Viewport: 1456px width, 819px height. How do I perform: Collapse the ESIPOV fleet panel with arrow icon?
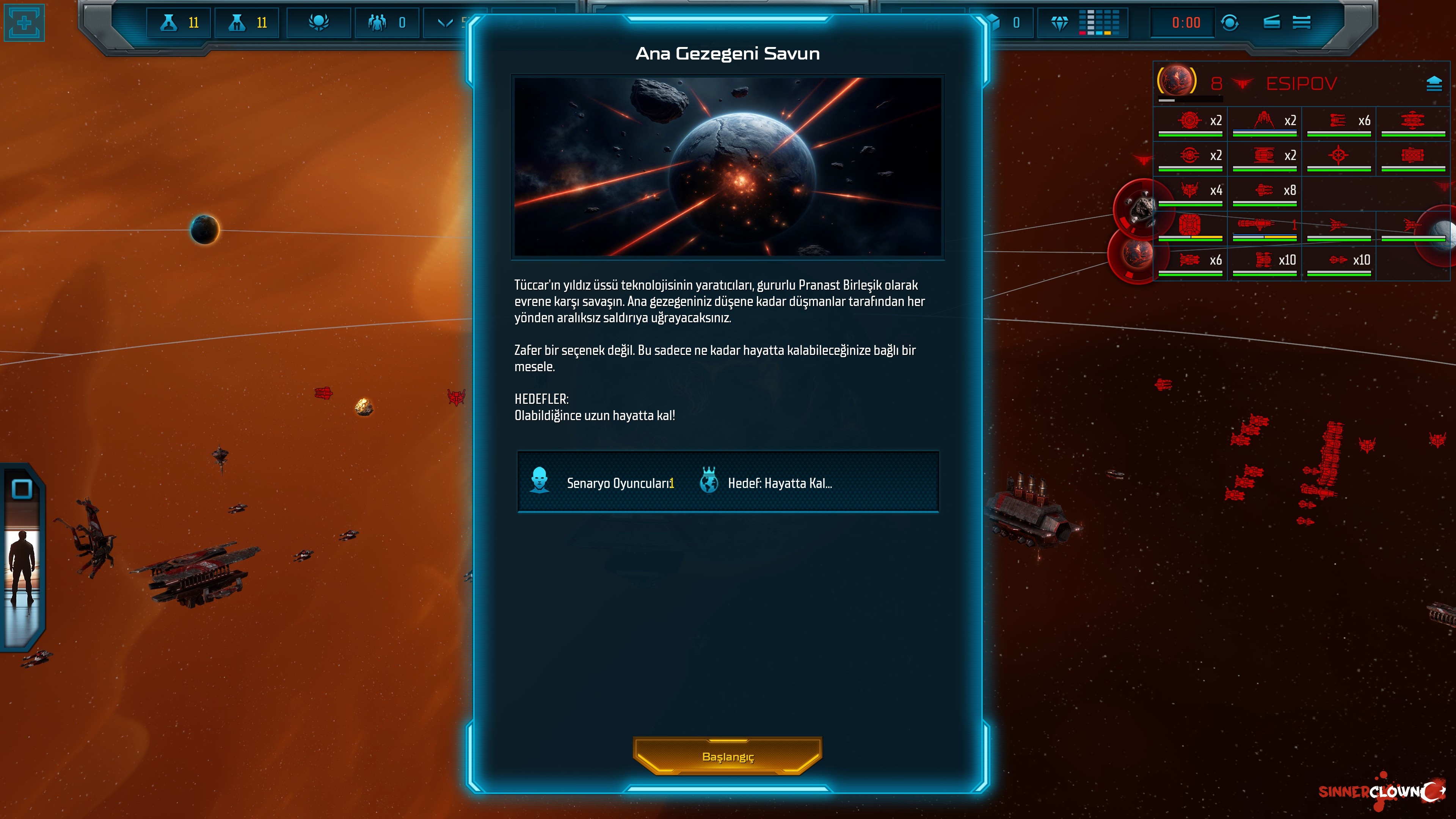1434,84
